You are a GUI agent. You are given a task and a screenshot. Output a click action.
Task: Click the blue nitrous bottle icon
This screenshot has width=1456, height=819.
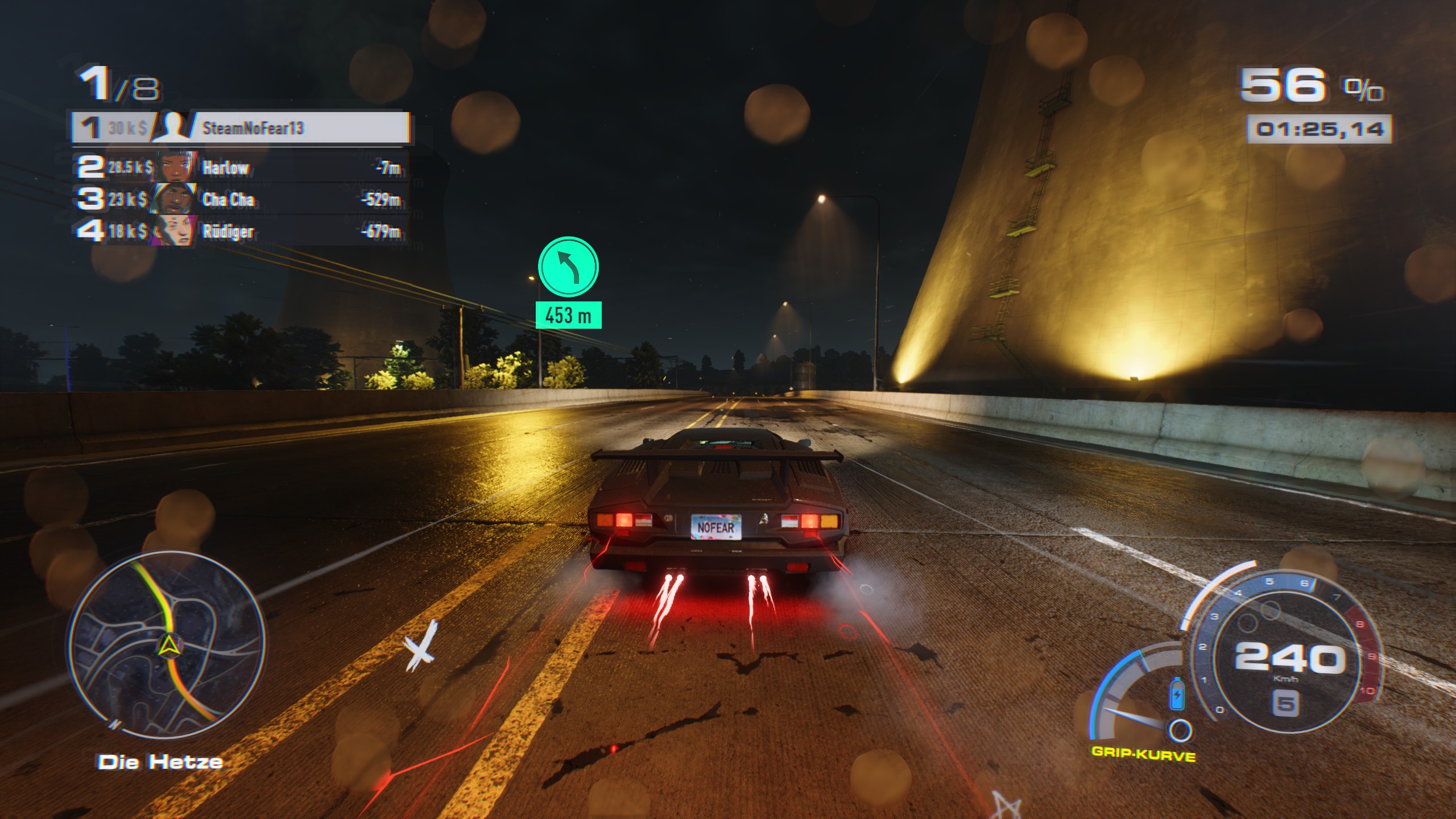tap(1177, 694)
